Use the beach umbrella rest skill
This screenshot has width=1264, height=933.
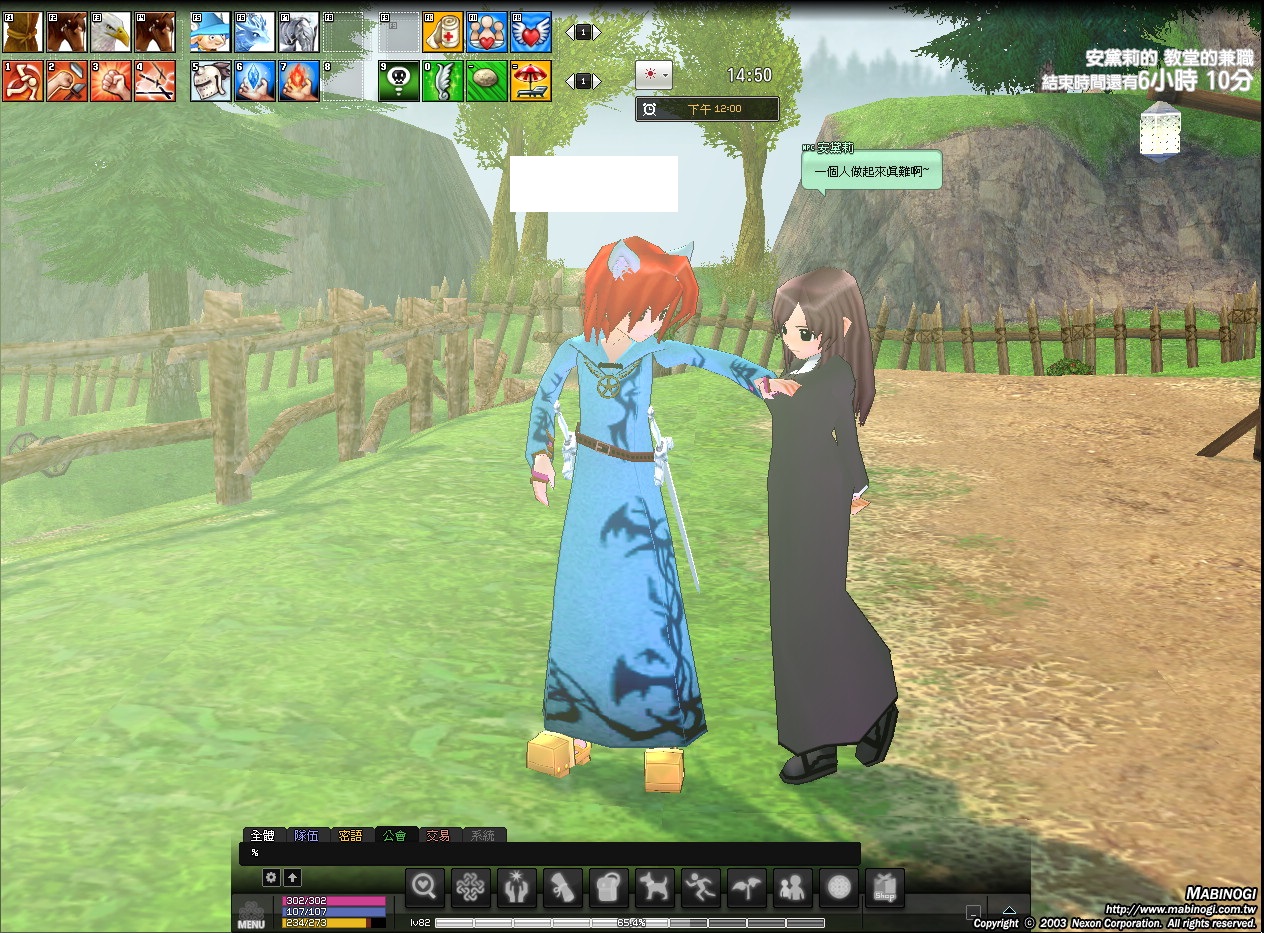tap(530, 81)
